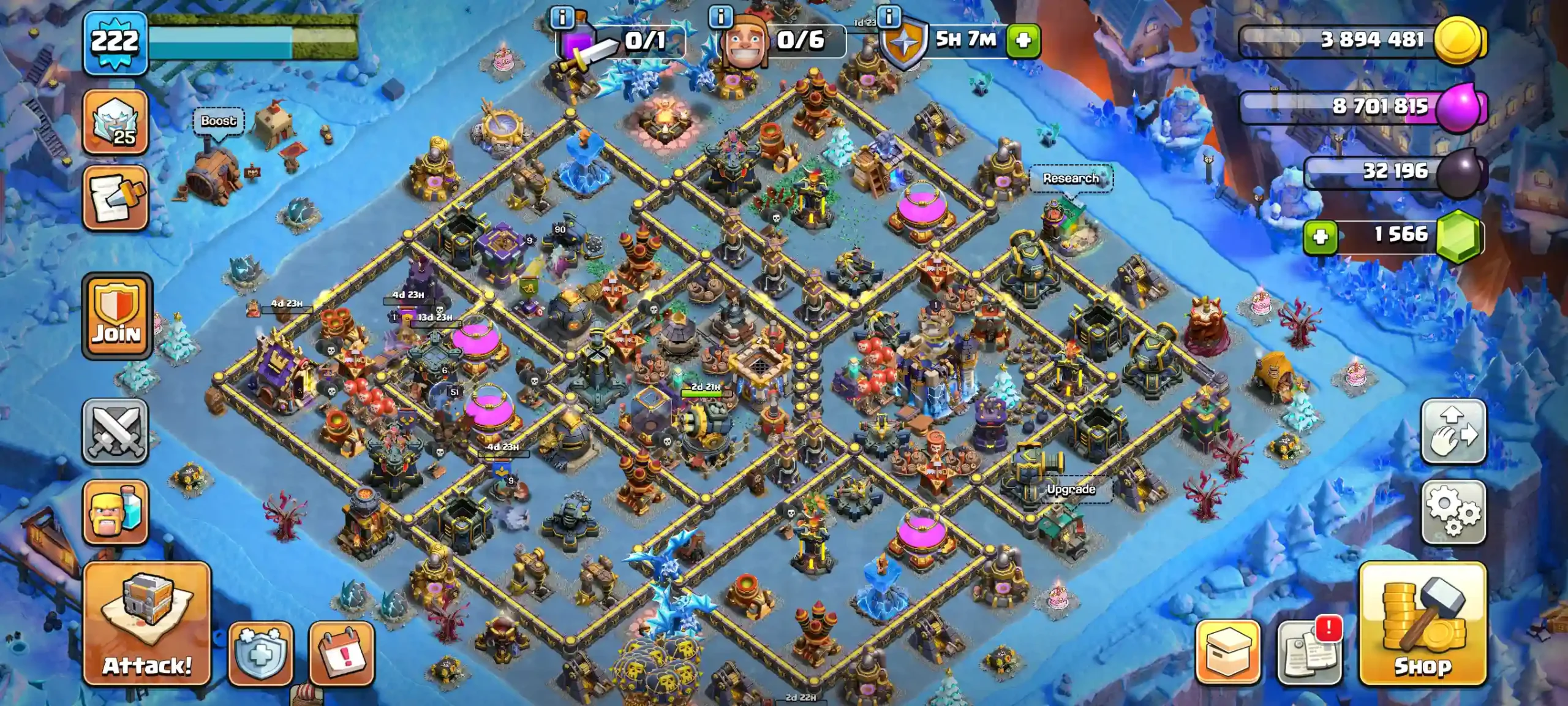Add more gems with the green plus
The height and width of the screenshot is (706, 1568).
point(1321,237)
